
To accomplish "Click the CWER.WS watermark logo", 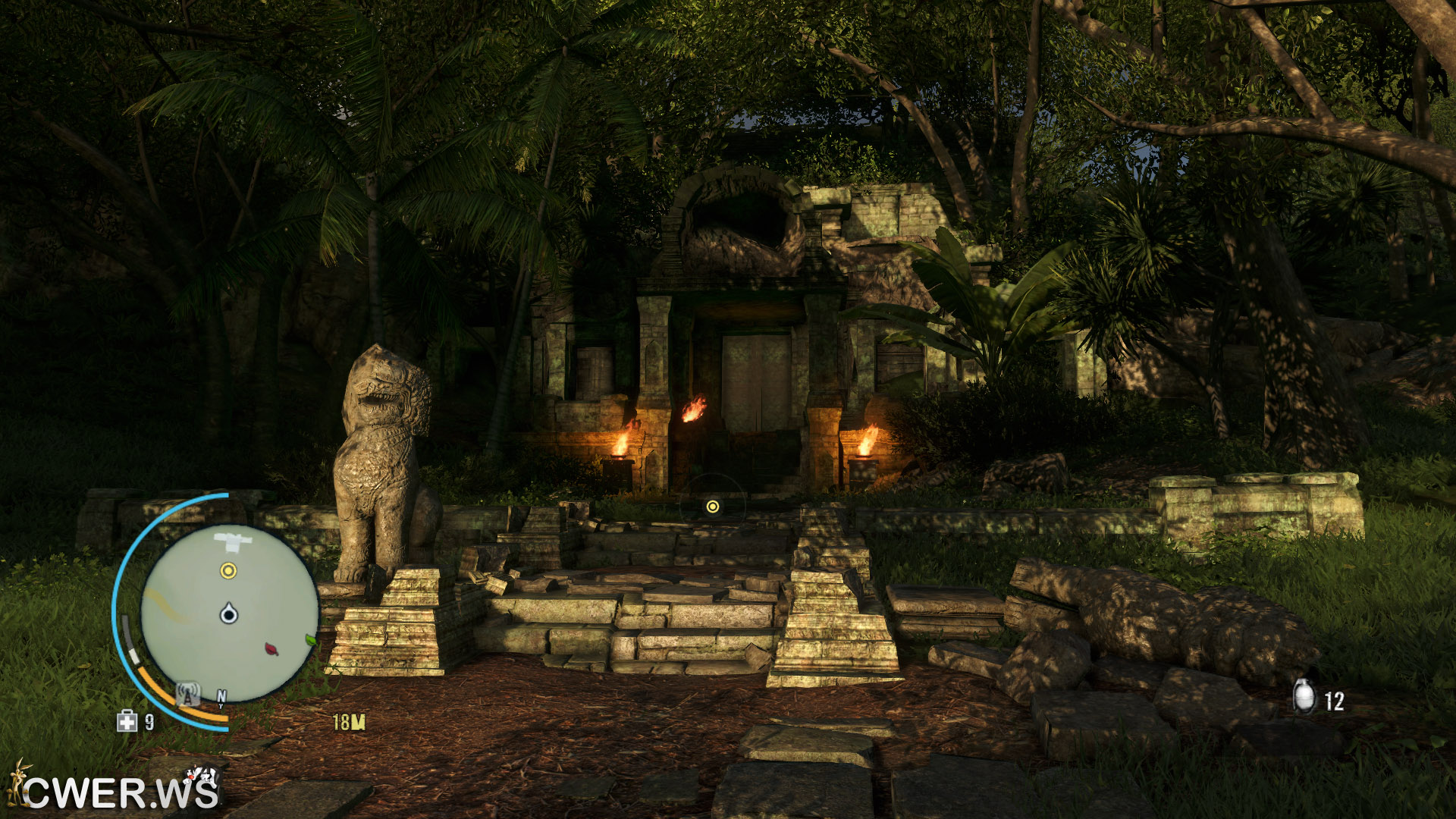I will 114,790.
